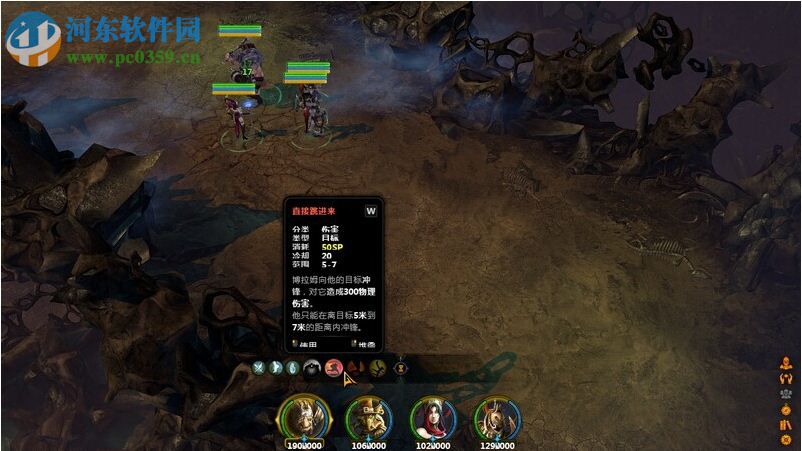Use the dark helmet skill icon
This screenshot has height=451, width=802.
pos(312,367)
